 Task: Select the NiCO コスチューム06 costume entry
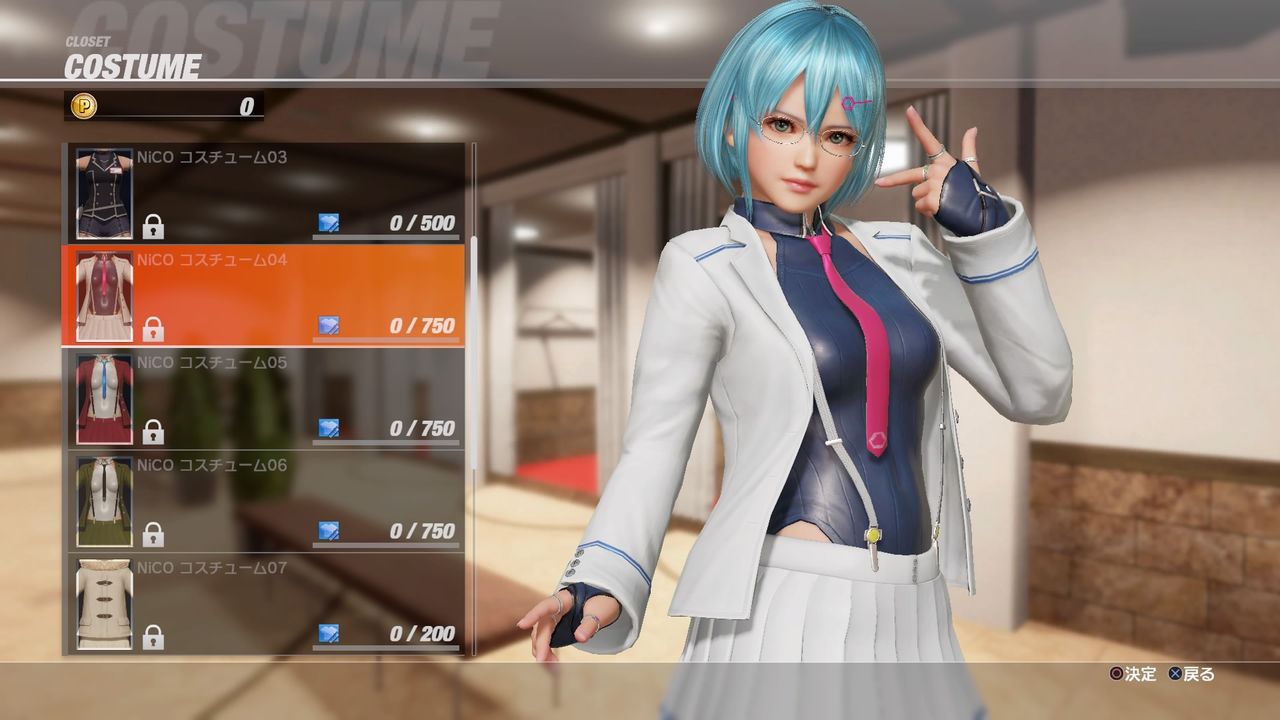265,500
